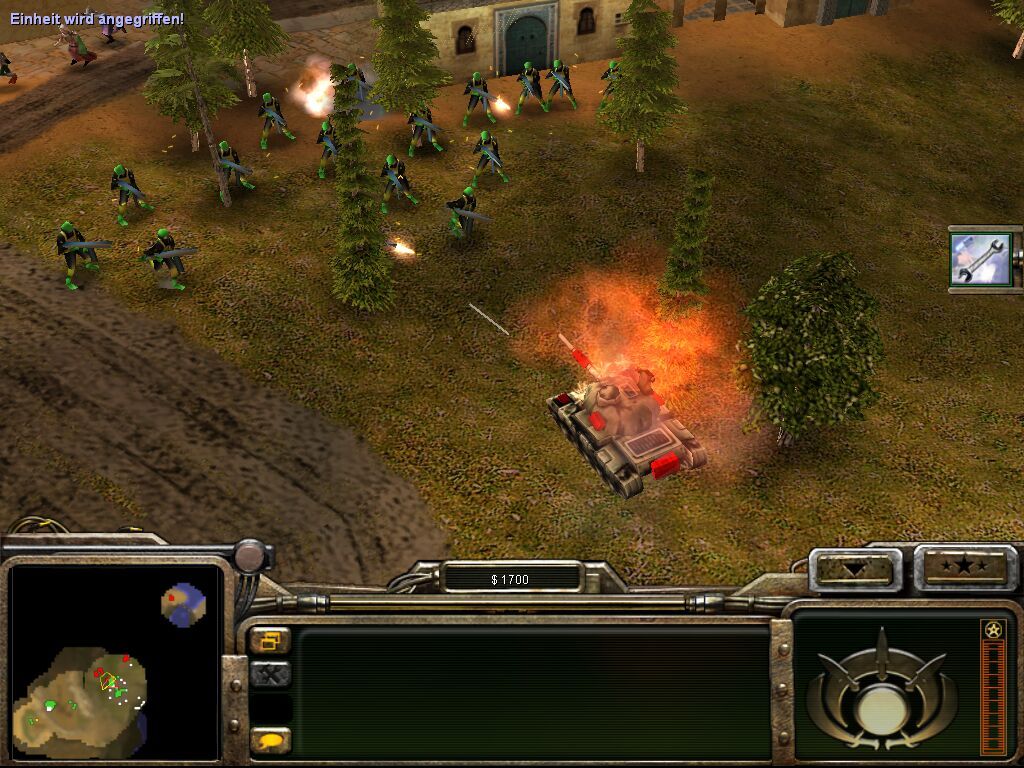Activate the wrench repair power shortcut
This screenshot has width=1024, height=768.
[x=980, y=258]
